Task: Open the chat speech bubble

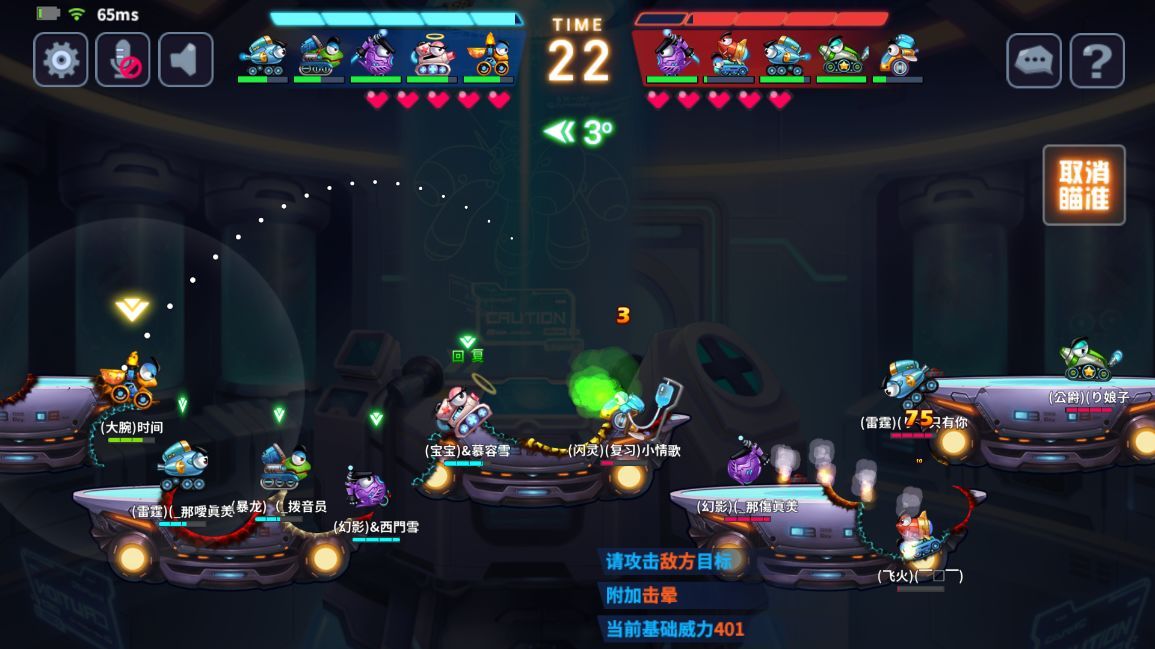Action: coord(1034,61)
